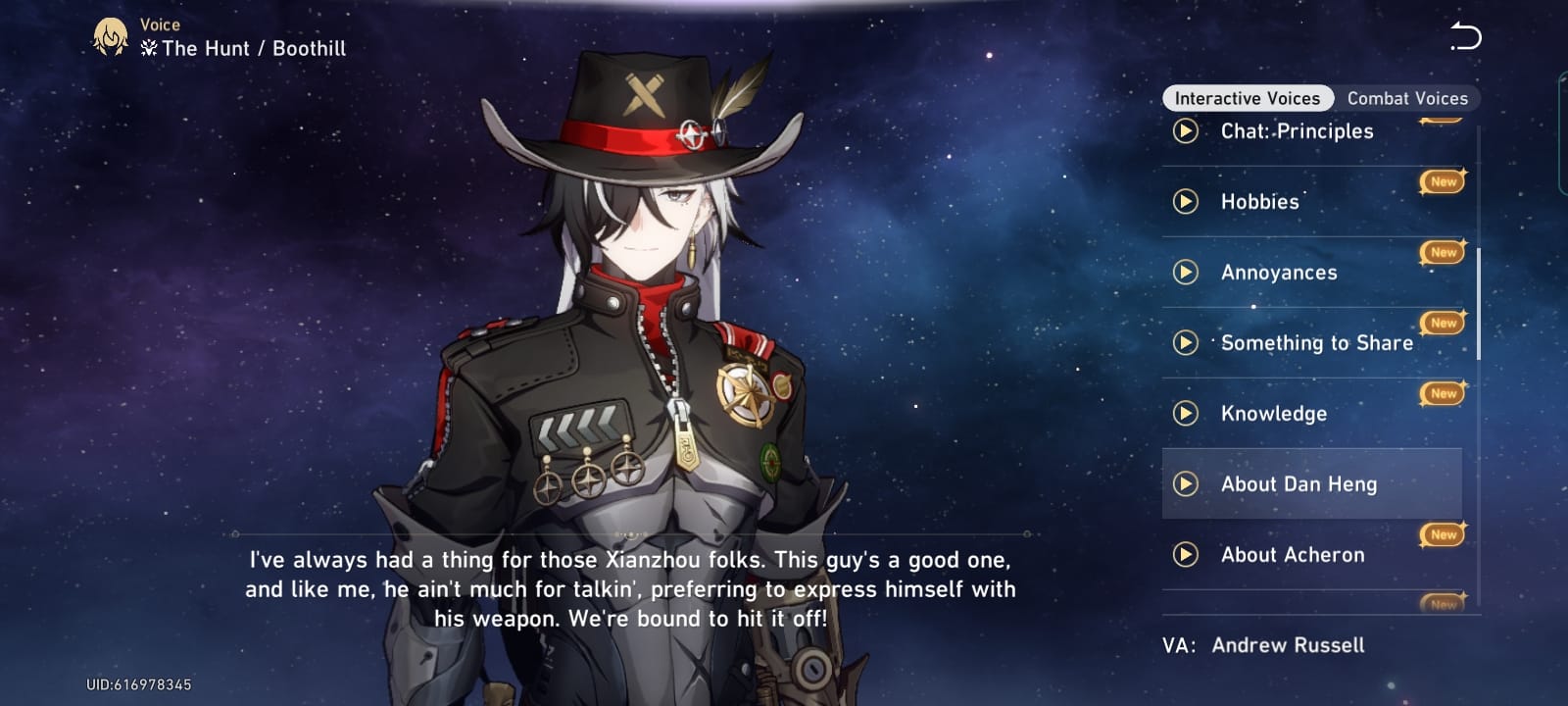Image resolution: width=1568 pixels, height=706 pixels.
Task: Select the About Acheron voice entry
Action: 1292,555
